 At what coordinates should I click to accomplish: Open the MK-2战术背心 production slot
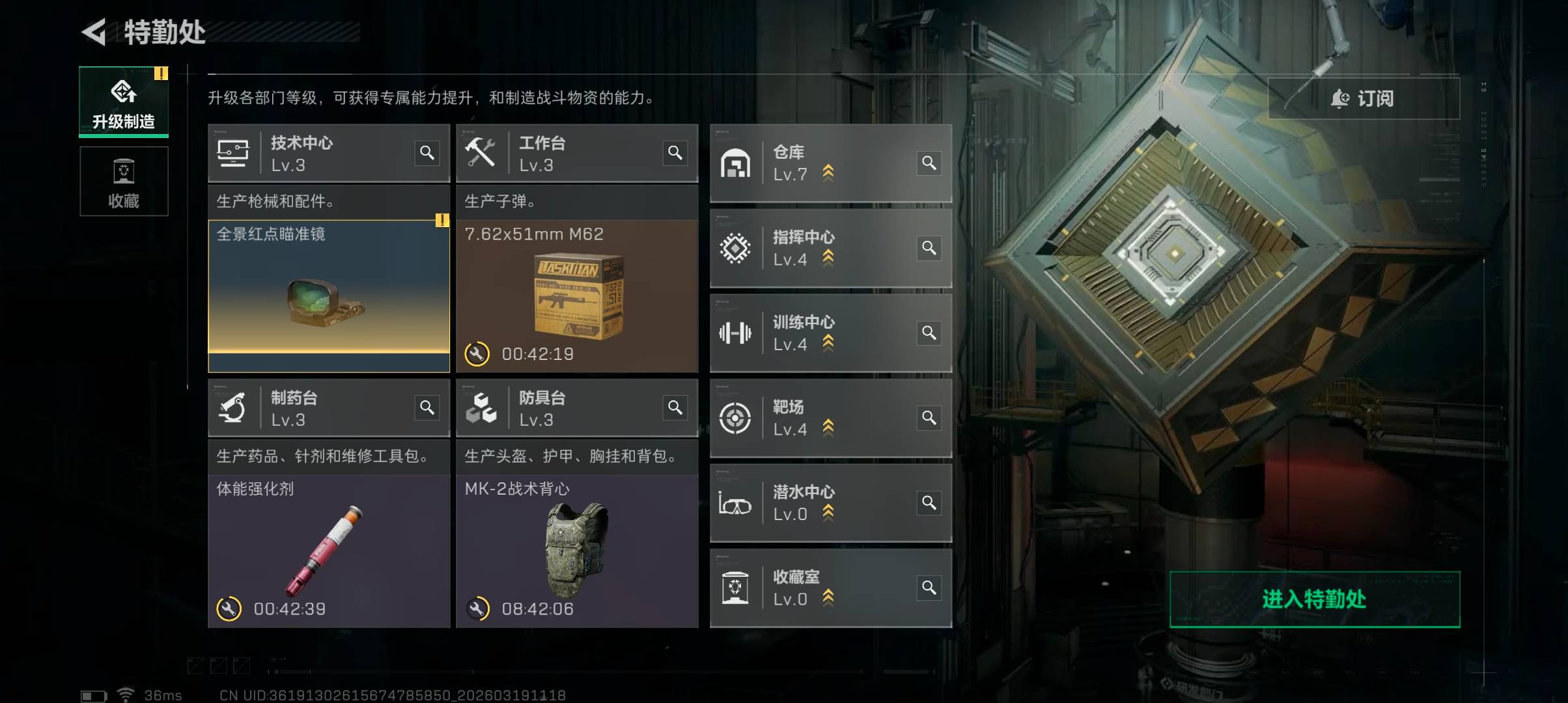click(577, 551)
